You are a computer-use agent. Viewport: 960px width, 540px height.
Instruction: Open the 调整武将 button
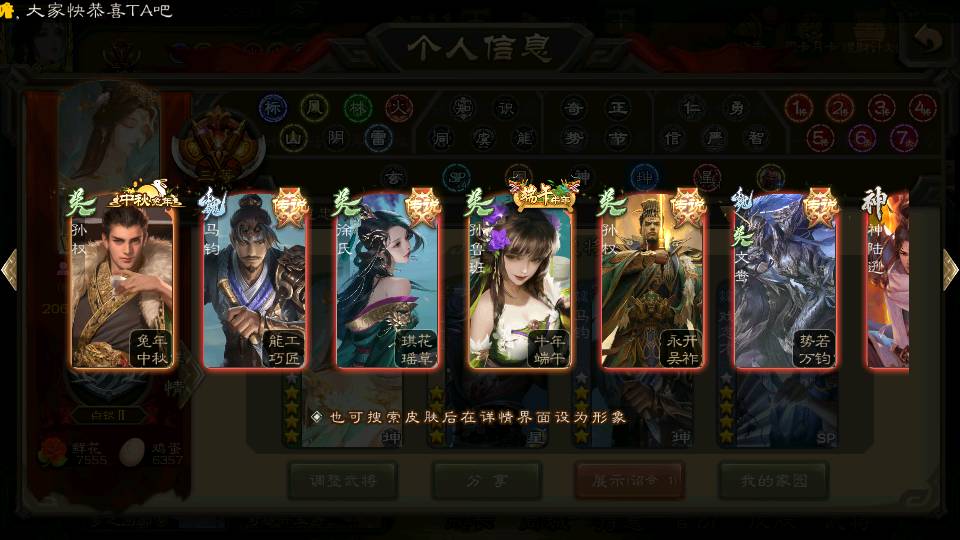(x=342, y=480)
